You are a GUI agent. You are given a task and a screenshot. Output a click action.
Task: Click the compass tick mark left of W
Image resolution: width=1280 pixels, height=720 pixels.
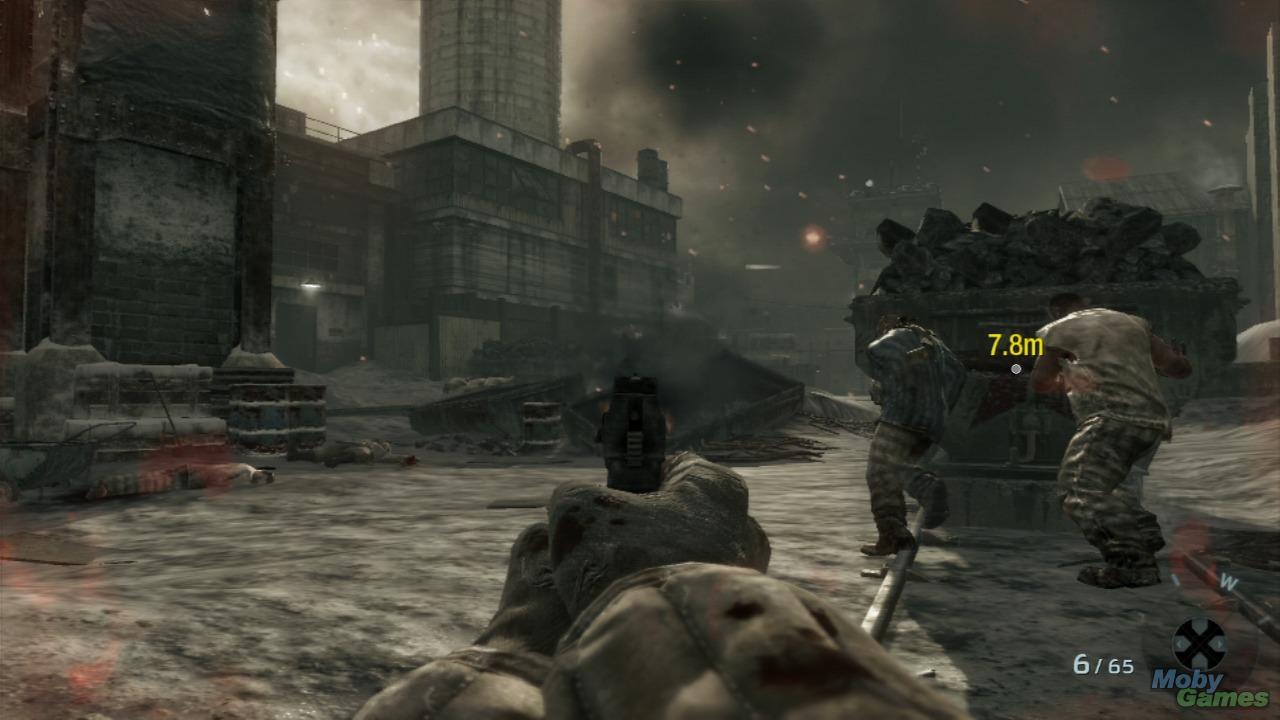pyautogui.click(x=1175, y=578)
